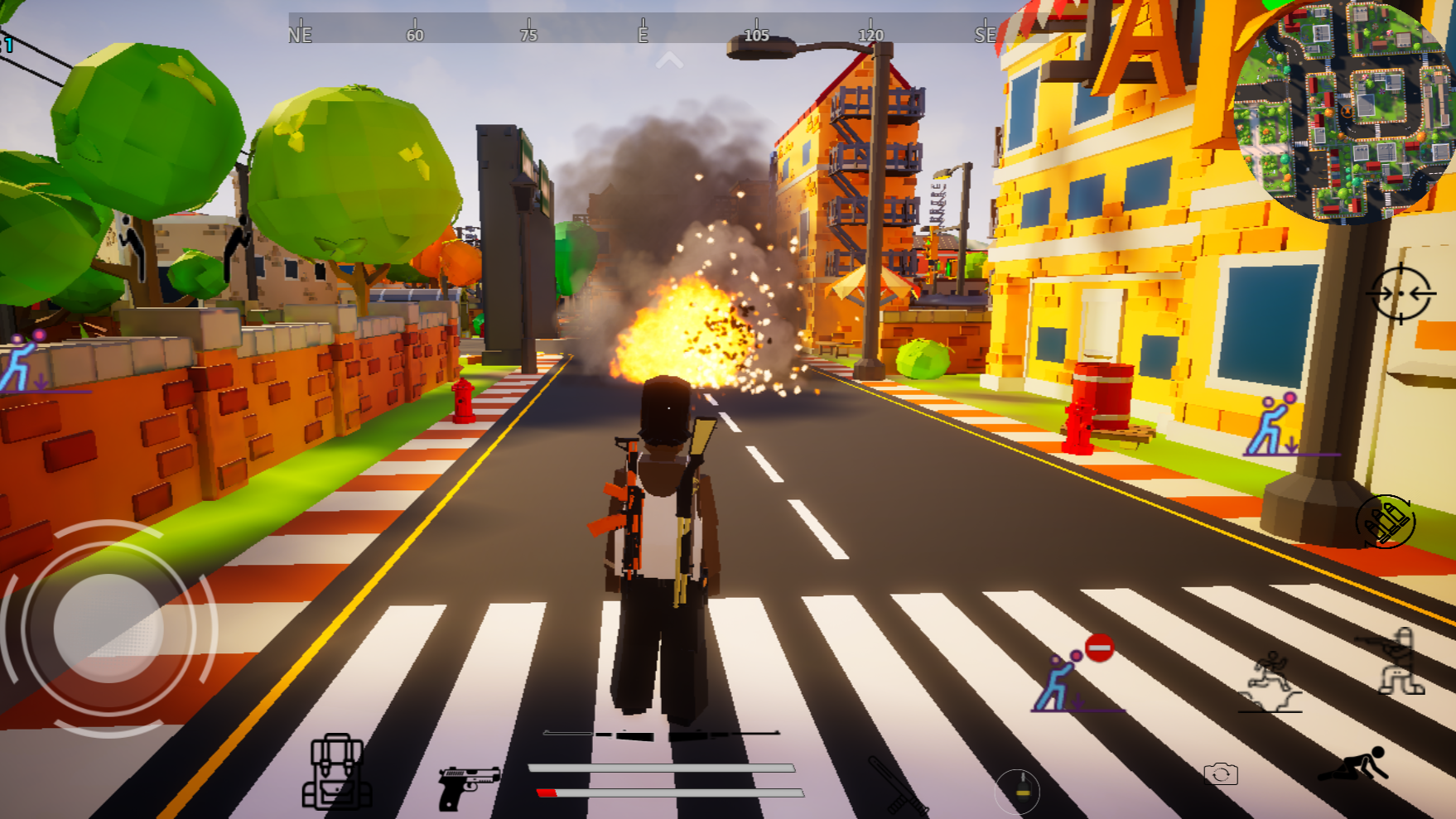
Task: Tap the red no-entry badge above the stickman
Action: (1098, 647)
